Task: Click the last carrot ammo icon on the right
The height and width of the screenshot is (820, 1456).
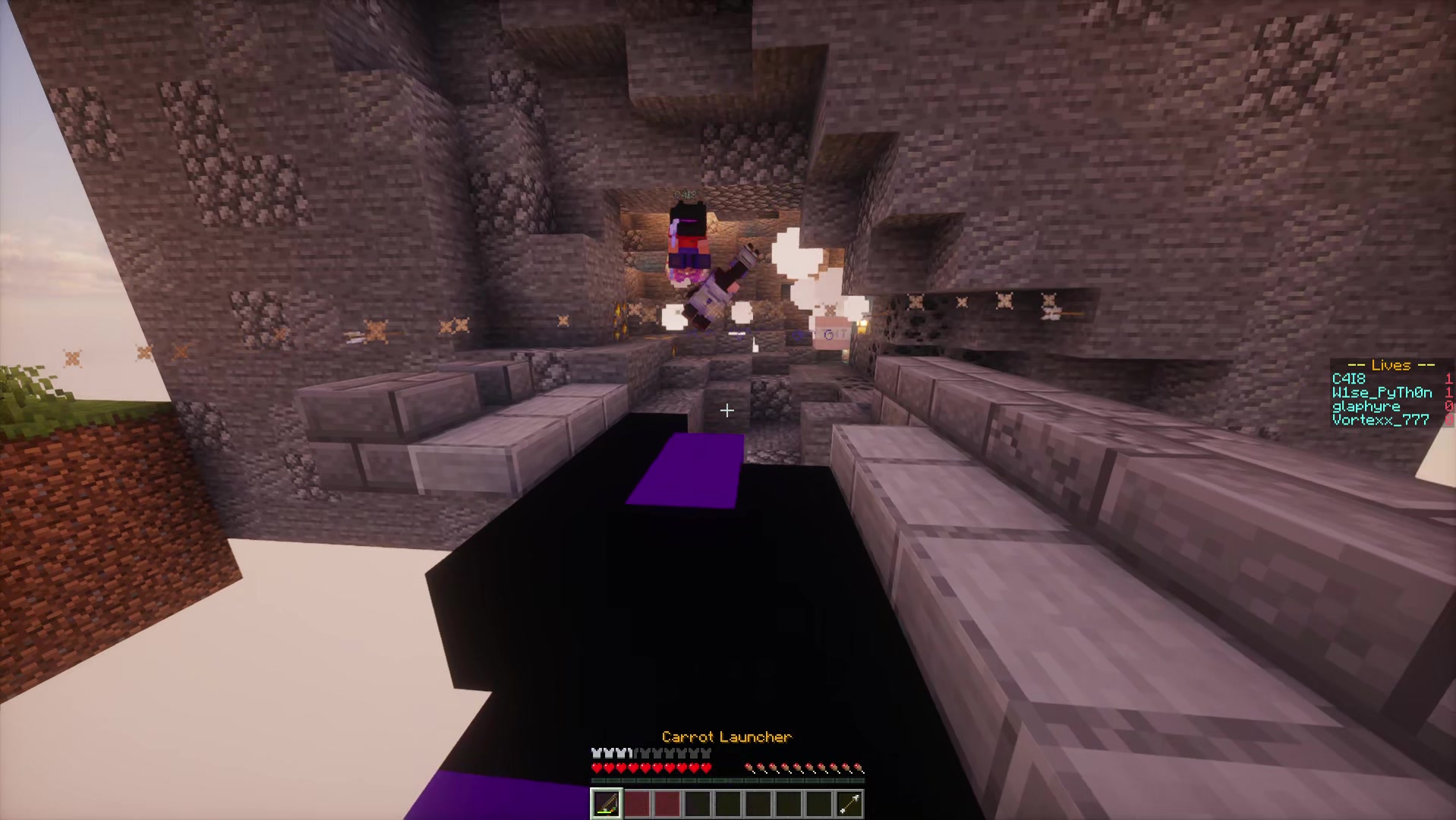Action: [x=857, y=767]
